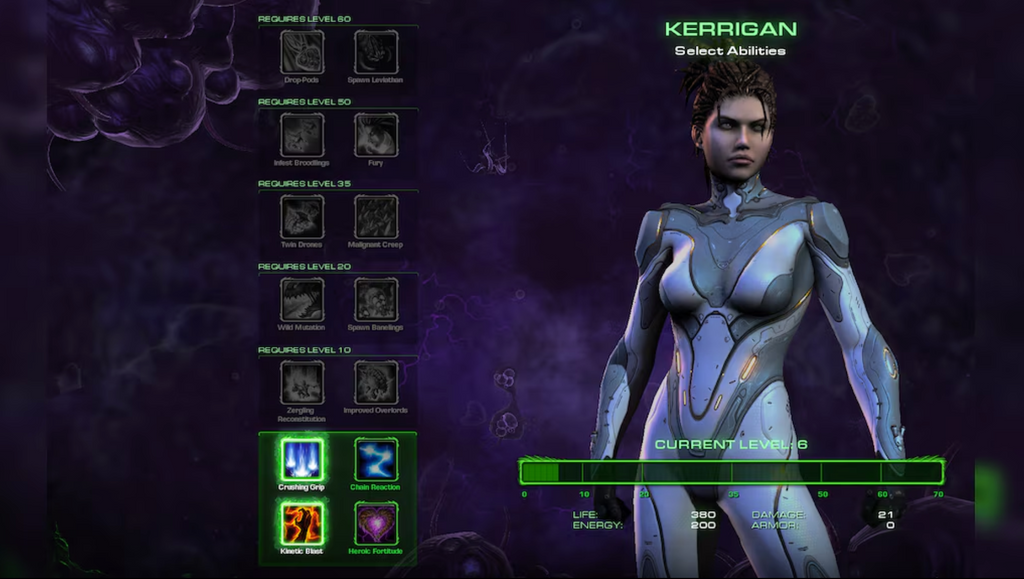
Task: Click the Spawn Banelings ability
Action: (x=376, y=299)
